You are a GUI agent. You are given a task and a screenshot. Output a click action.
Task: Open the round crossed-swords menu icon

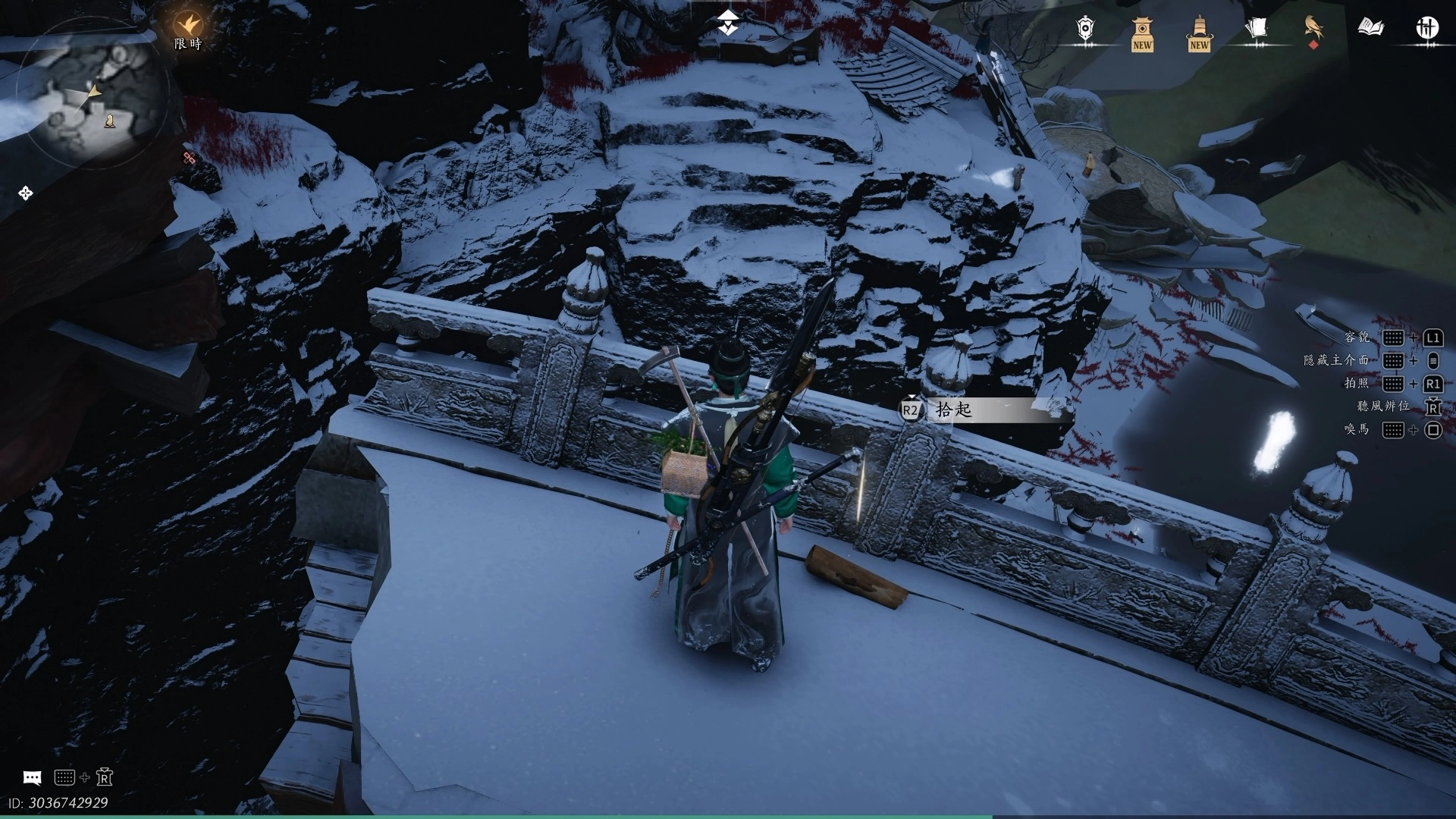[1427, 29]
